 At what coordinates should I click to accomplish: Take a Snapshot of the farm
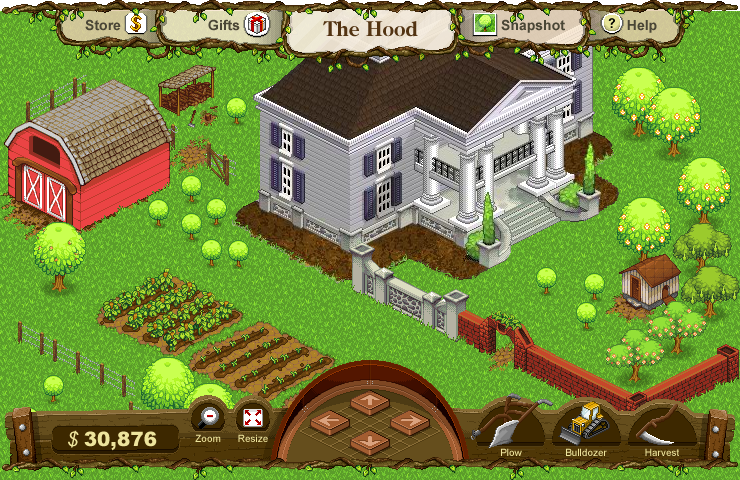[x=520, y=25]
